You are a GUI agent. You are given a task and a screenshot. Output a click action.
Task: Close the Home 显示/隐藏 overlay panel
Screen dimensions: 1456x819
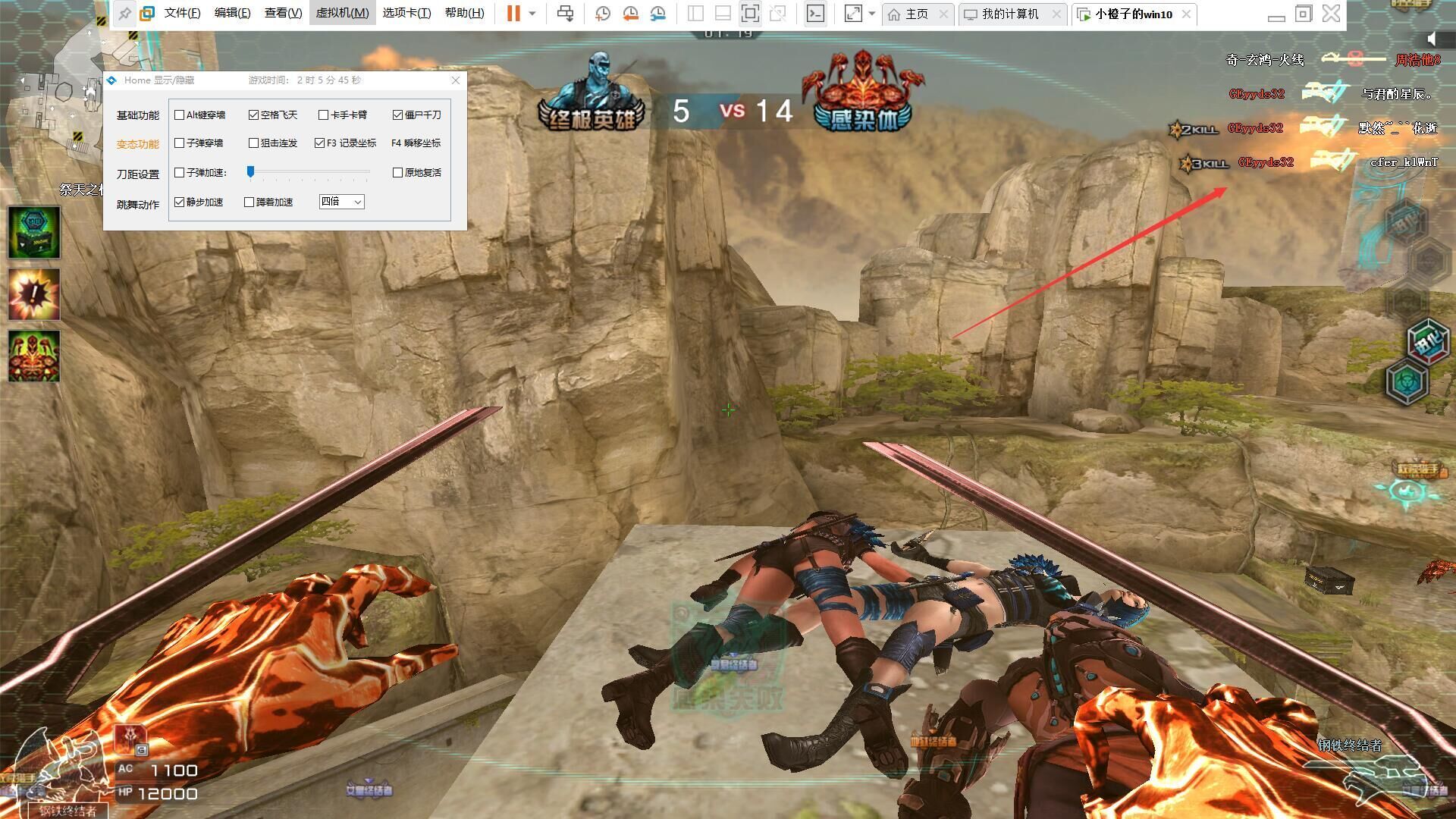[x=455, y=80]
